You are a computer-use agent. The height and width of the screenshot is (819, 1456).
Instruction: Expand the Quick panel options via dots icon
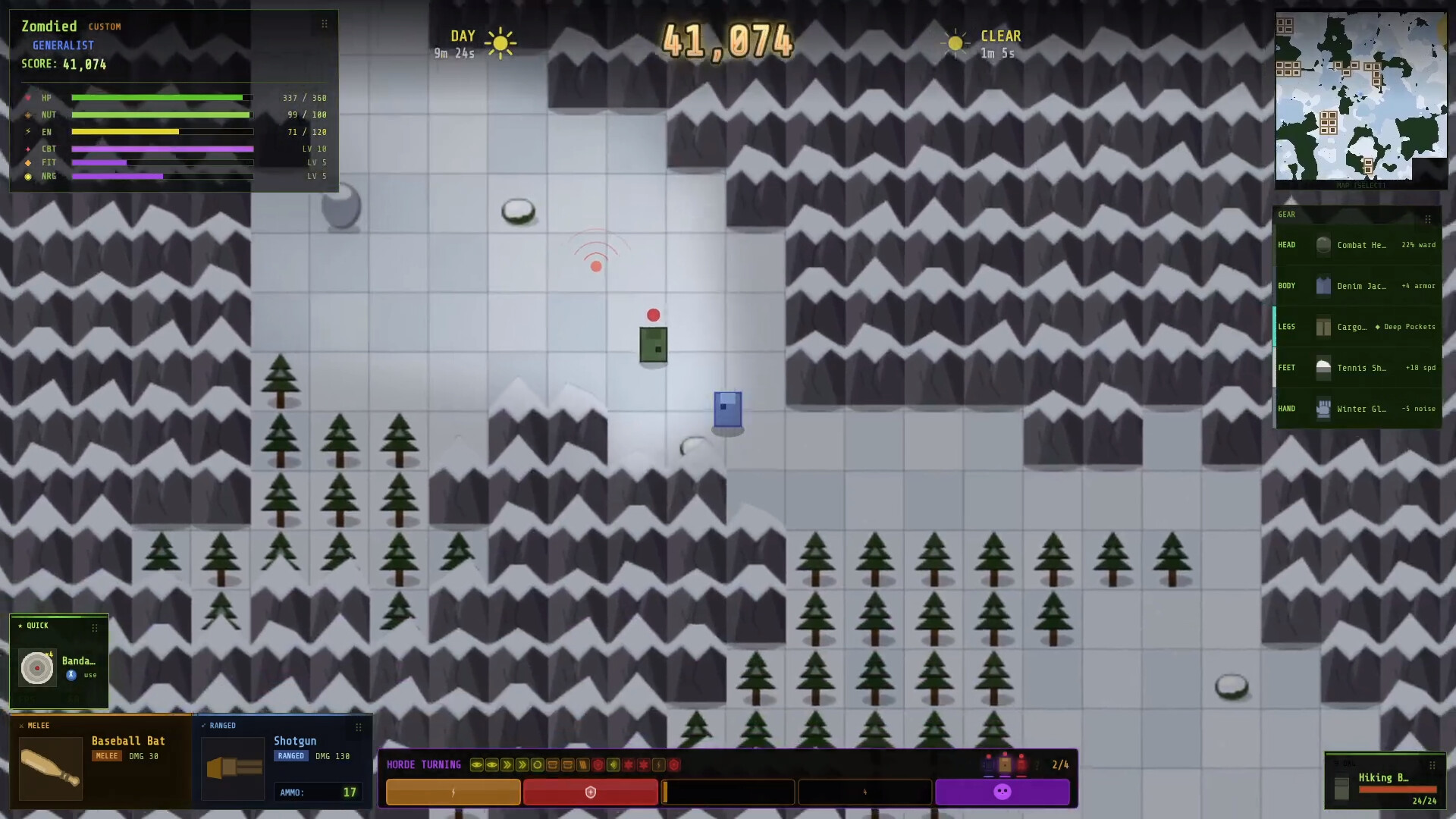coord(95,627)
